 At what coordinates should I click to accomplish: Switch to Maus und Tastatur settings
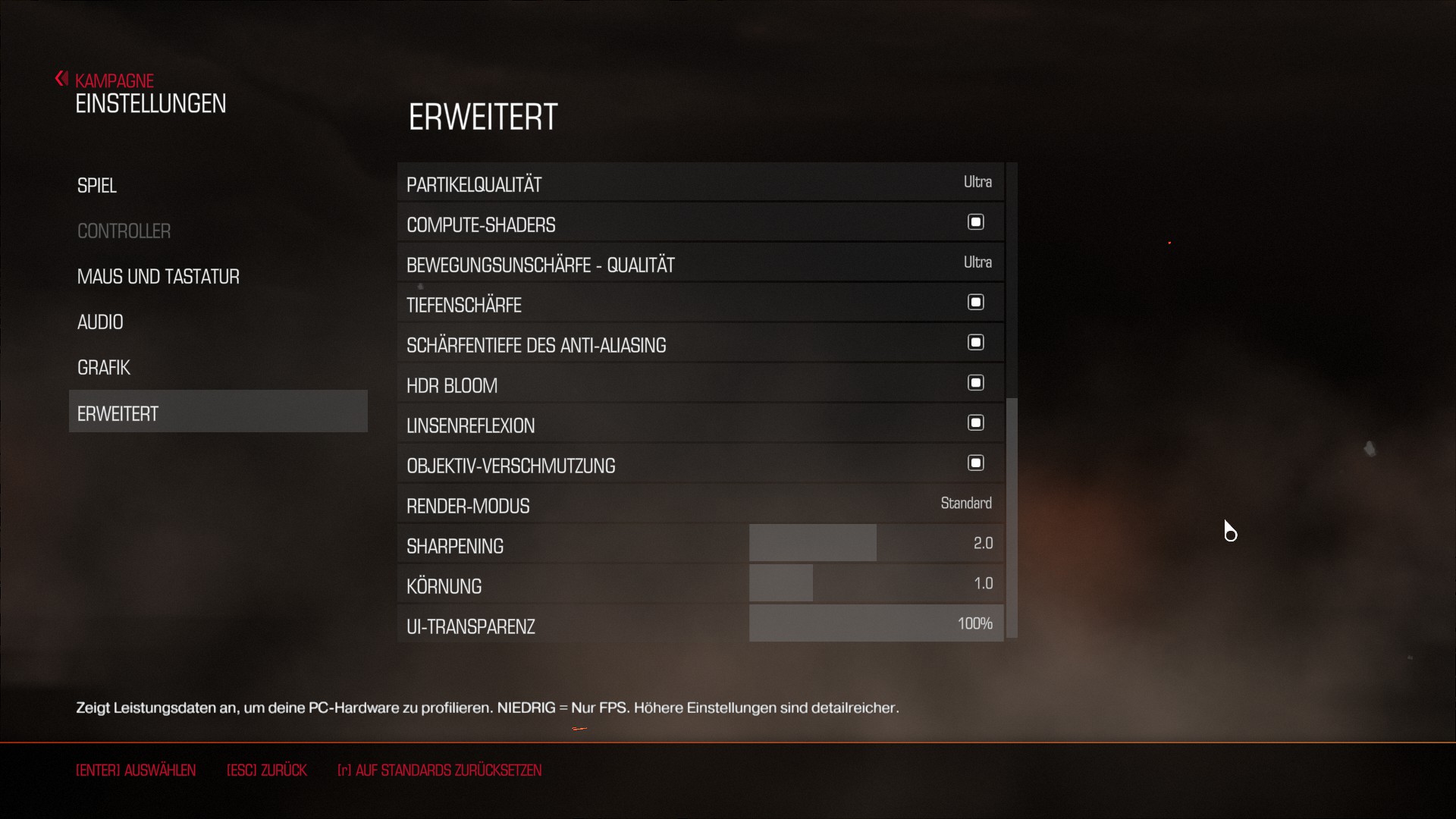coord(158,277)
